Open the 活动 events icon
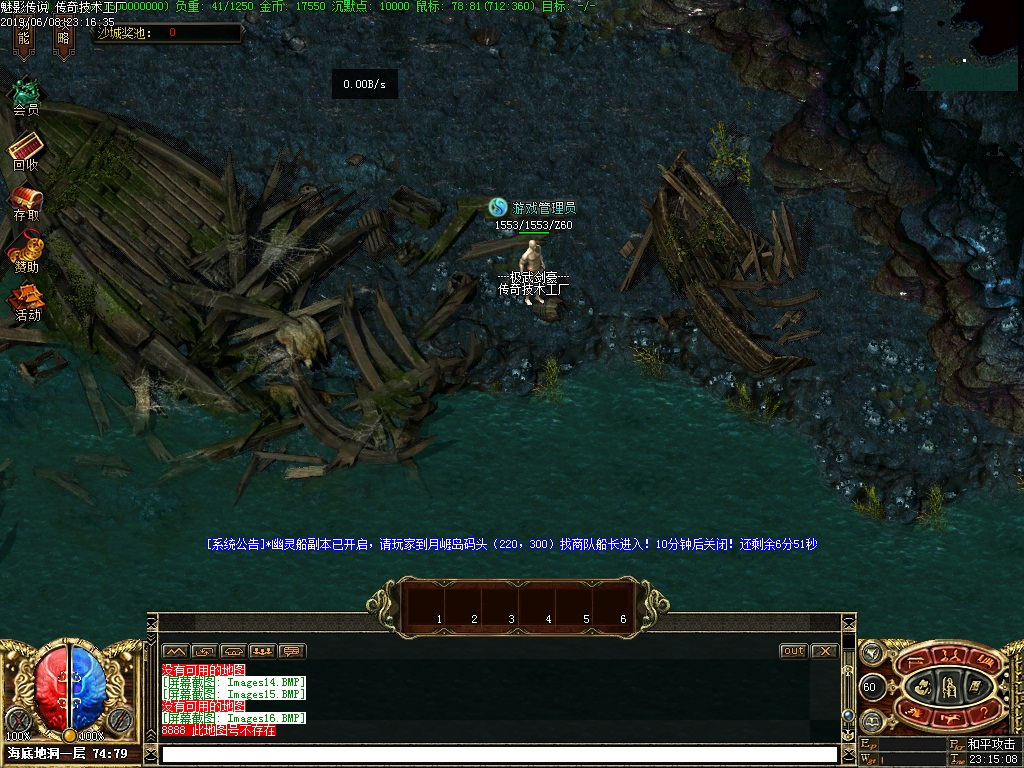Viewport: 1024px width, 768px height. click(x=27, y=300)
